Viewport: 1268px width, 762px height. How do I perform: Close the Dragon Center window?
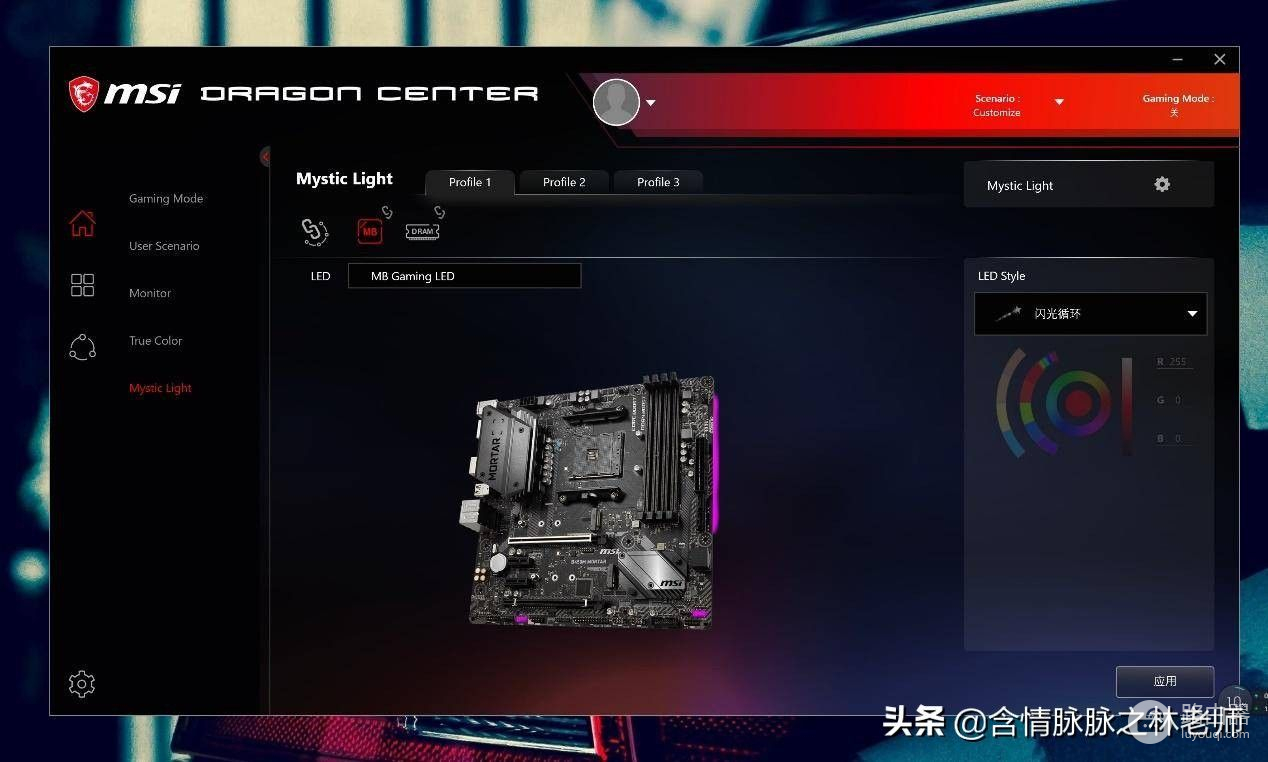tap(1219, 60)
